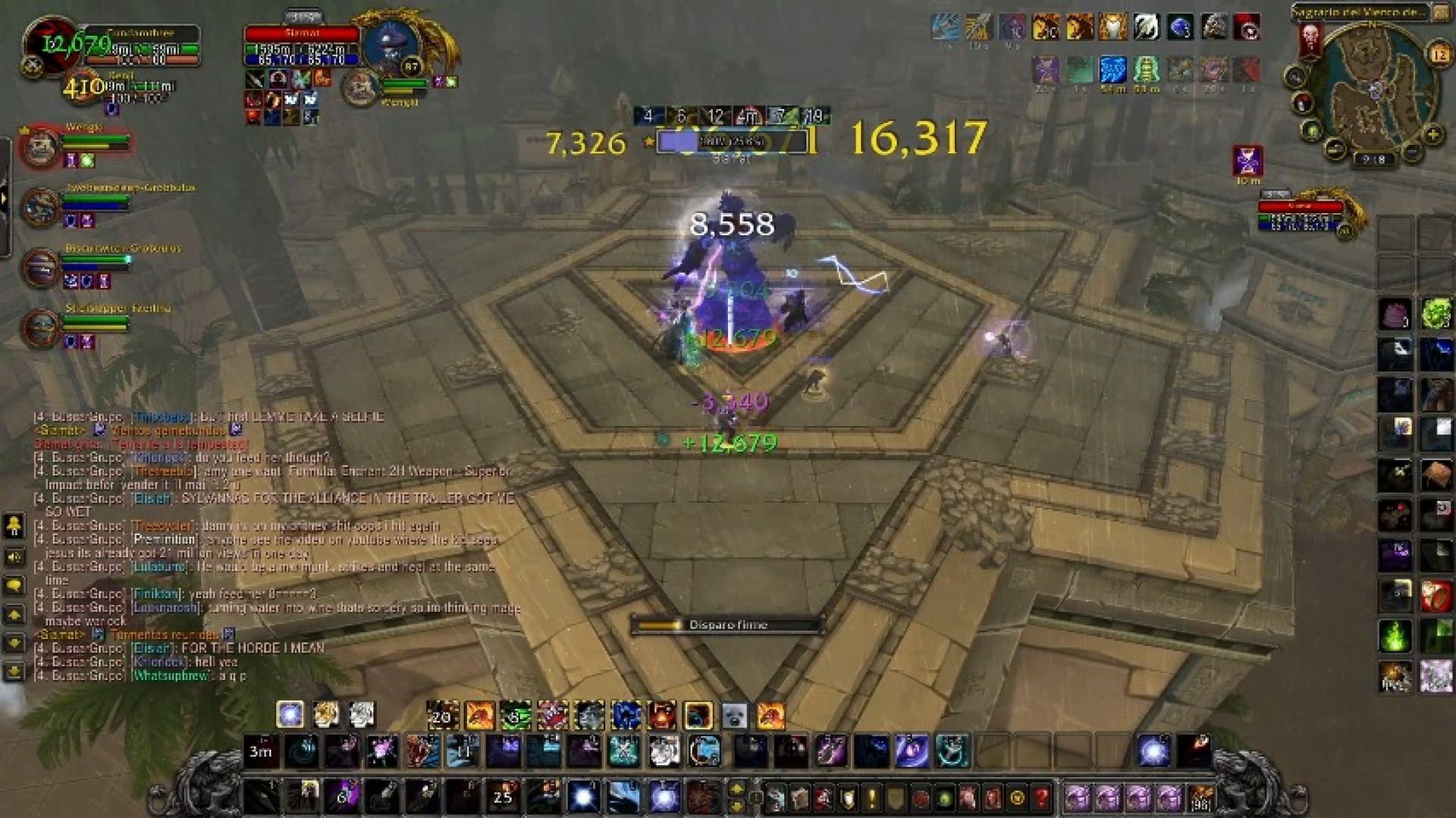
Task: Click the top chat scroll-down arrow
Action: point(14,614)
